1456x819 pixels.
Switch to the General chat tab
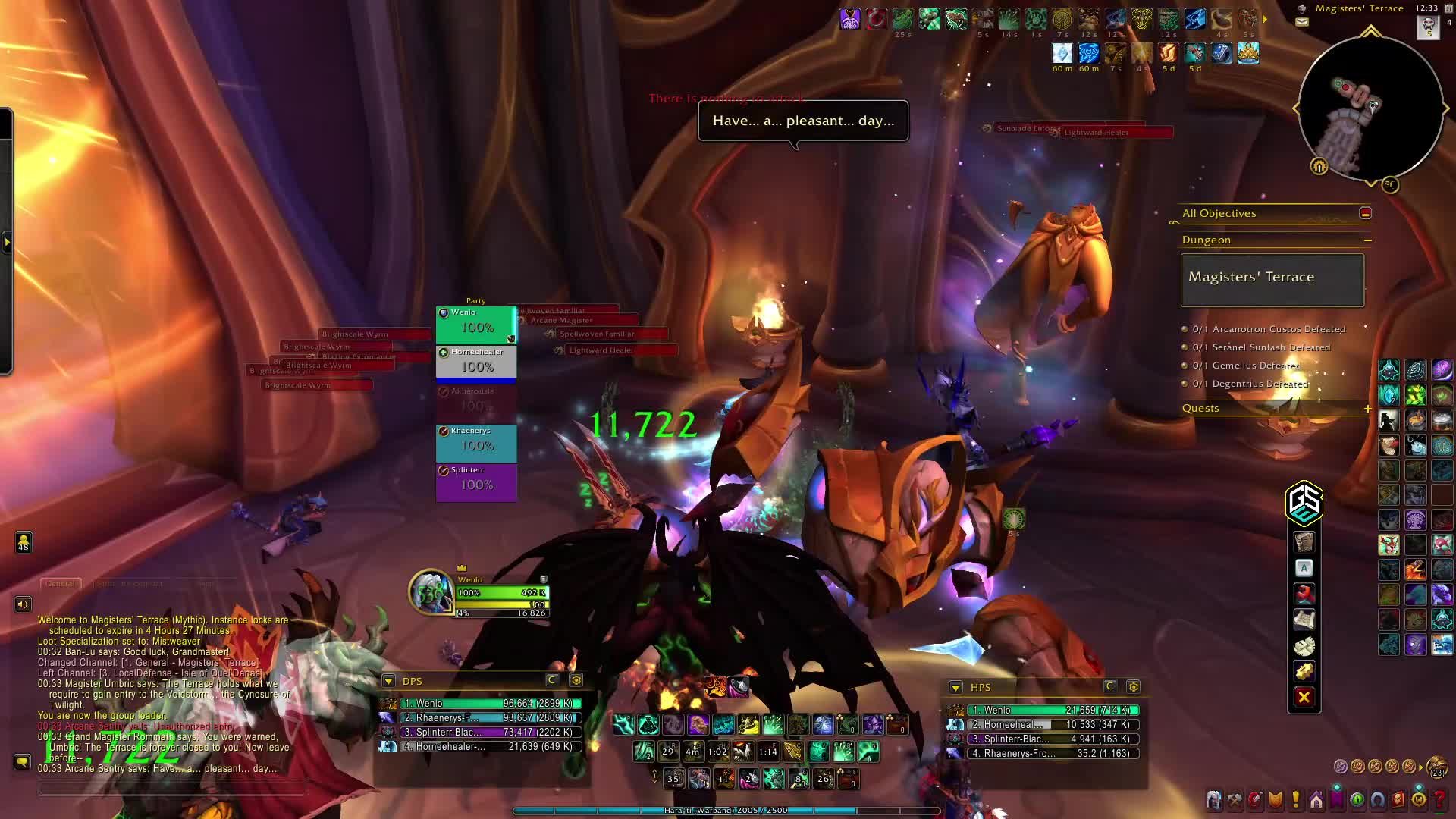[x=60, y=584]
